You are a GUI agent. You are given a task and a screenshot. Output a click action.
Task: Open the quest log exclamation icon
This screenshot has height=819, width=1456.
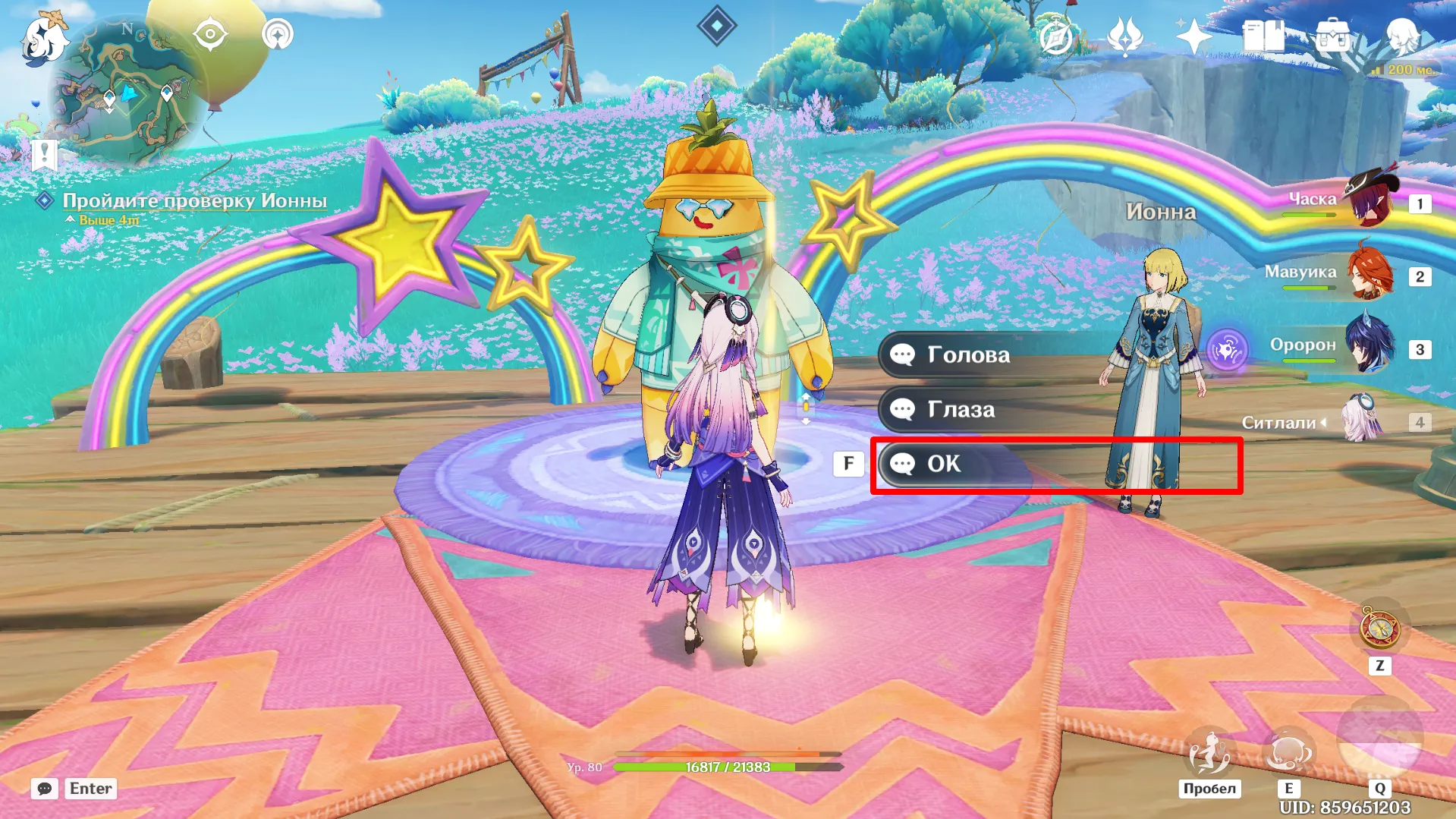(x=44, y=155)
